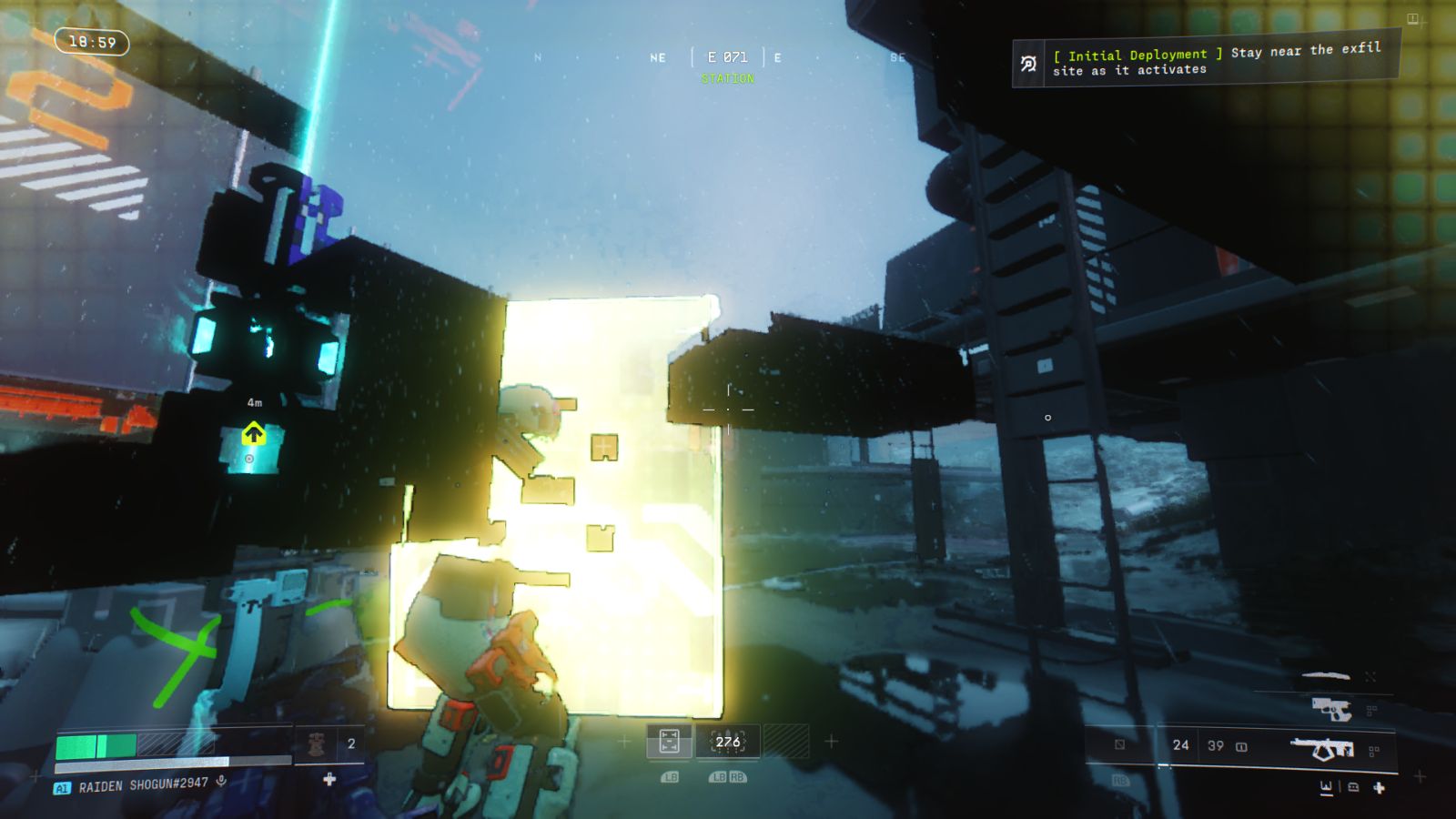Switch to the pistol sidearm slot

coord(1331,708)
